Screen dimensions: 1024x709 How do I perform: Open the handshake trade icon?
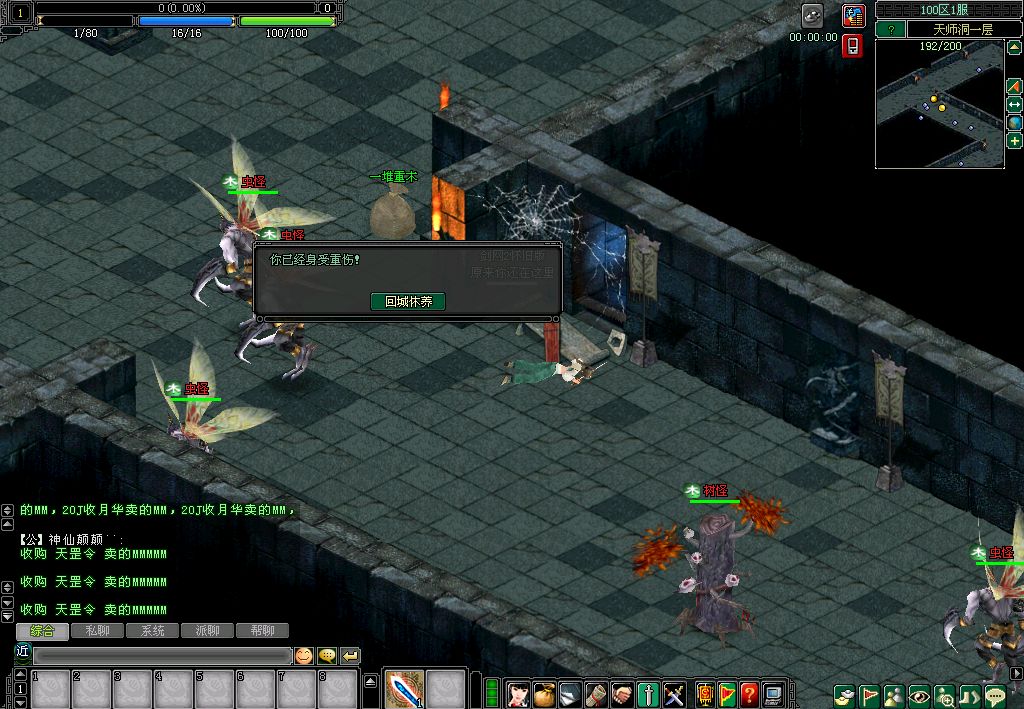pyautogui.click(x=622, y=692)
